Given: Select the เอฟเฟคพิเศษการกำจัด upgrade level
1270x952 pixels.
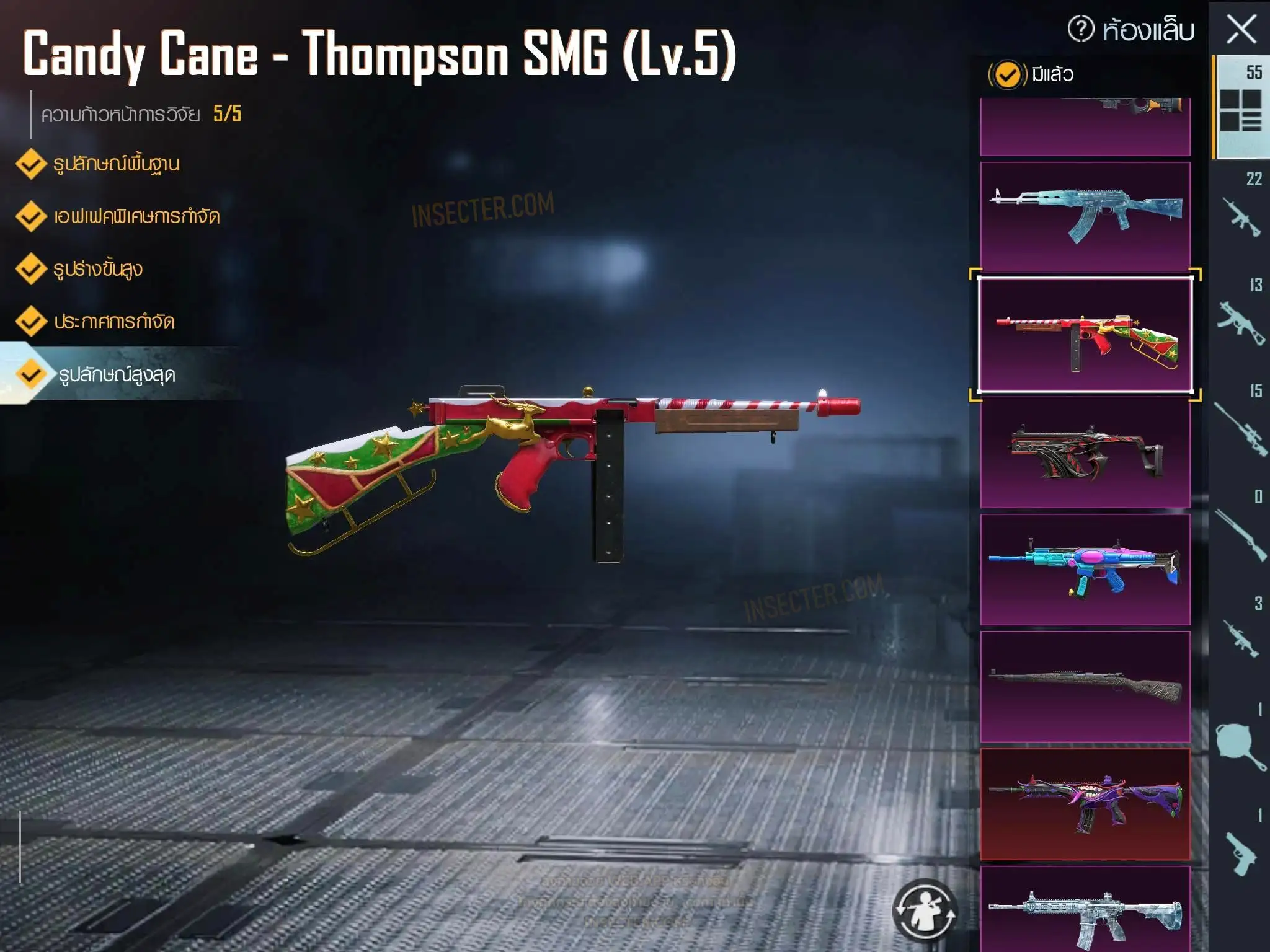Looking at the screenshot, I should (x=136, y=217).
